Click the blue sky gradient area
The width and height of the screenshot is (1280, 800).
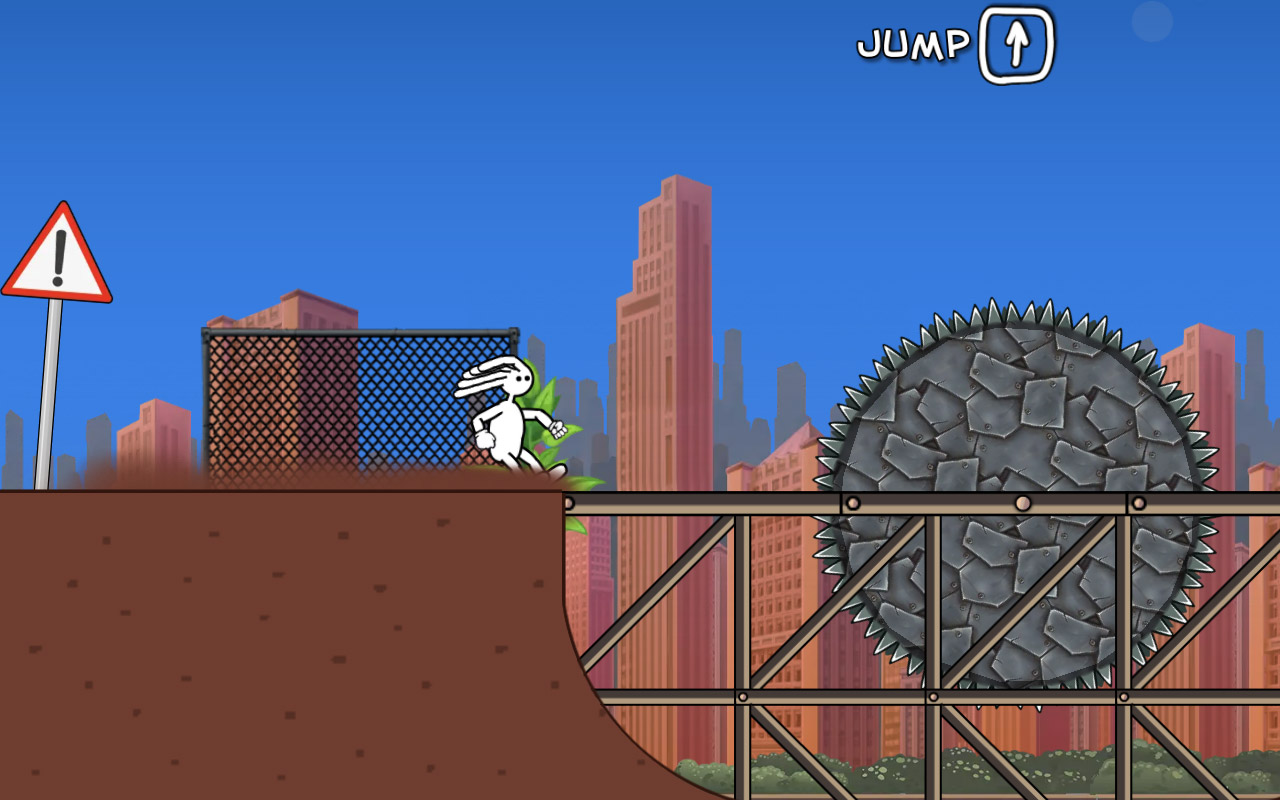[x=400, y=120]
